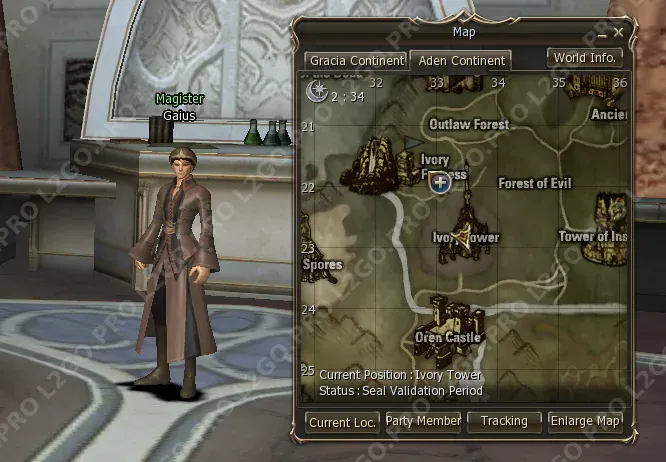
Task: Switch to the Gracia Continent tab
Action: (356, 61)
